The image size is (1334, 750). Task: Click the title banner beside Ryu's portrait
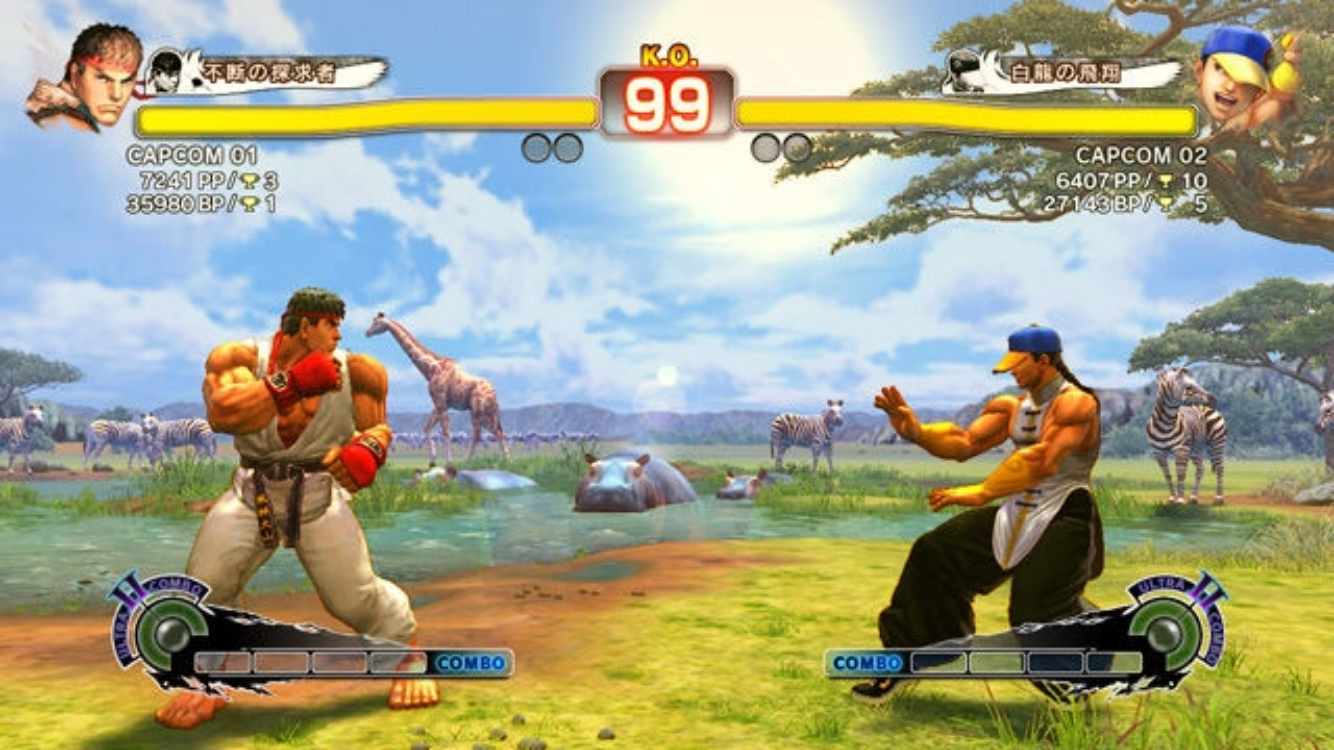pos(268,72)
